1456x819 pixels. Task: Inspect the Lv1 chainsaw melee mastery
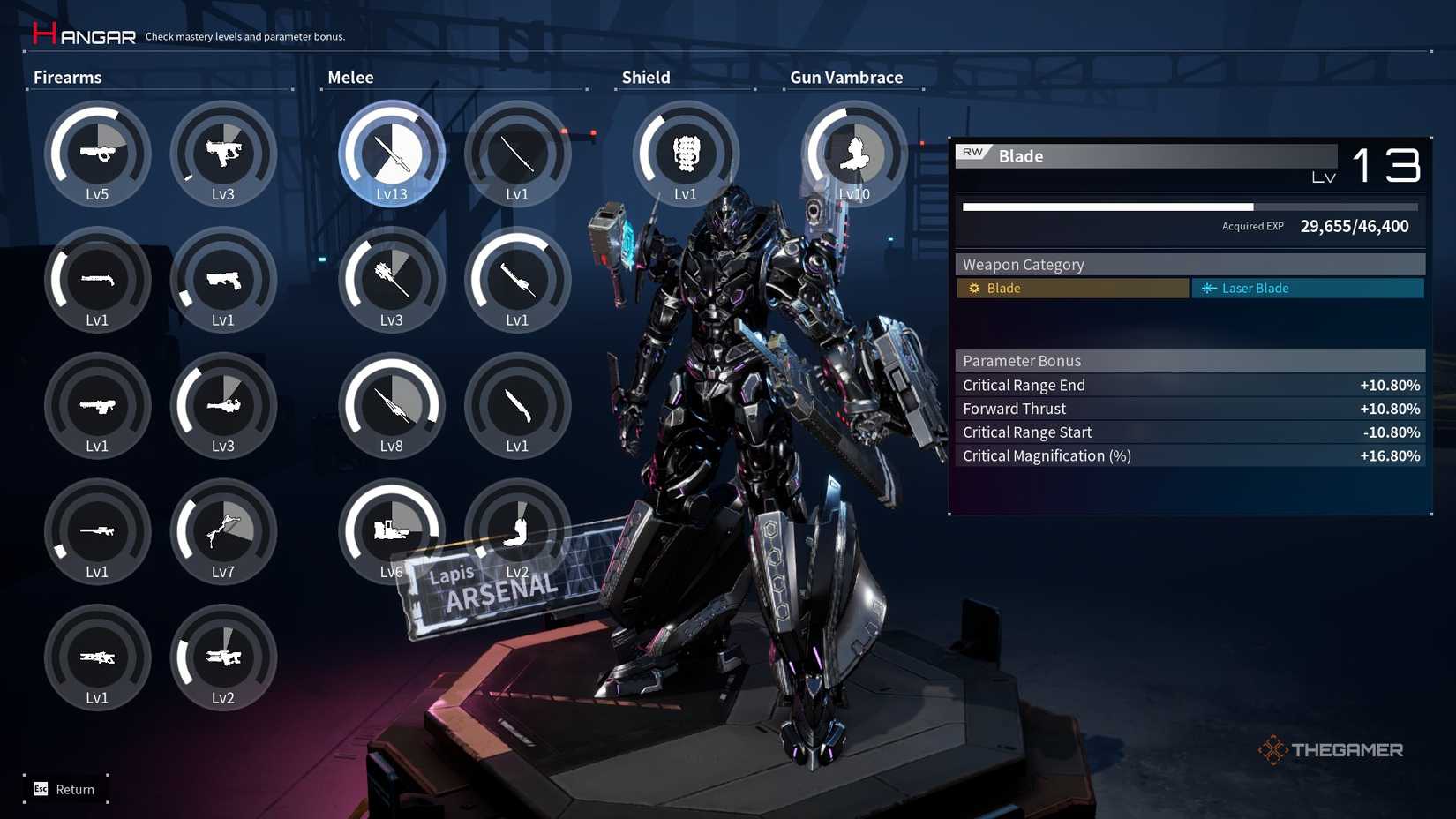pyautogui.click(x=518, y=281)
